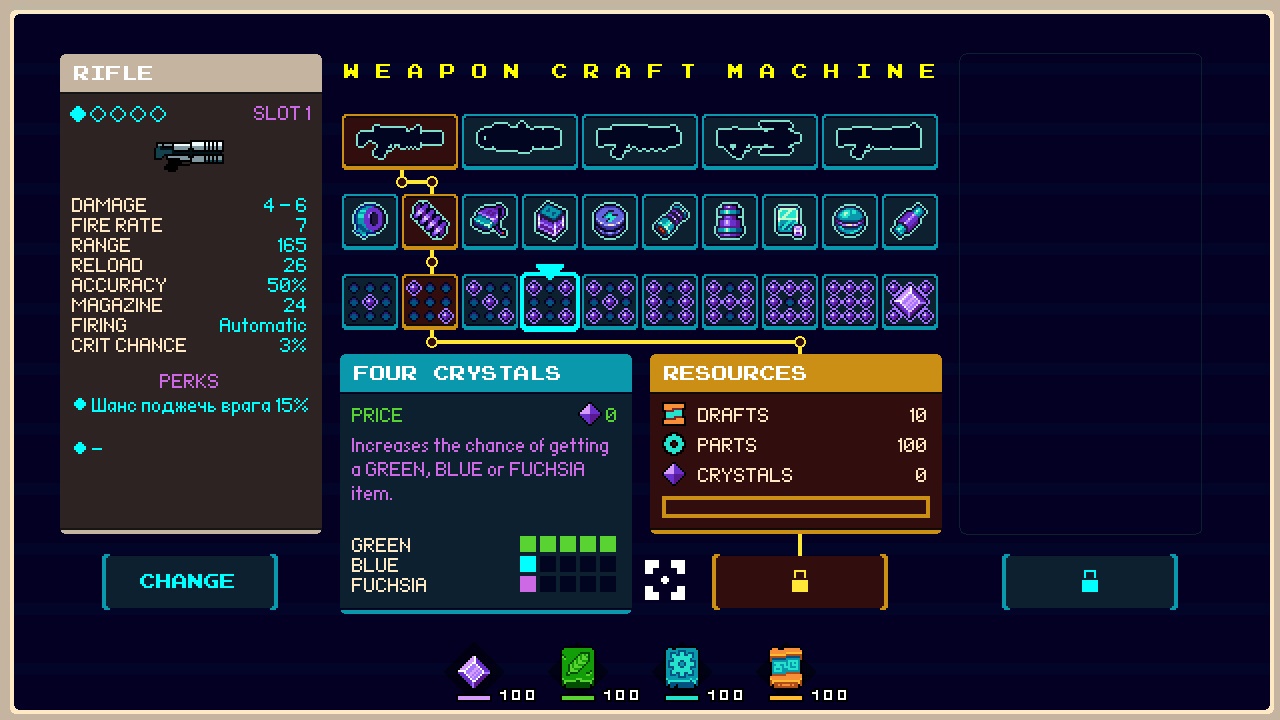Viewport: 1280px width, 720px height.
Task: Click the crystal resource icon next to CRYSTALS
Action: pos(673,475)
